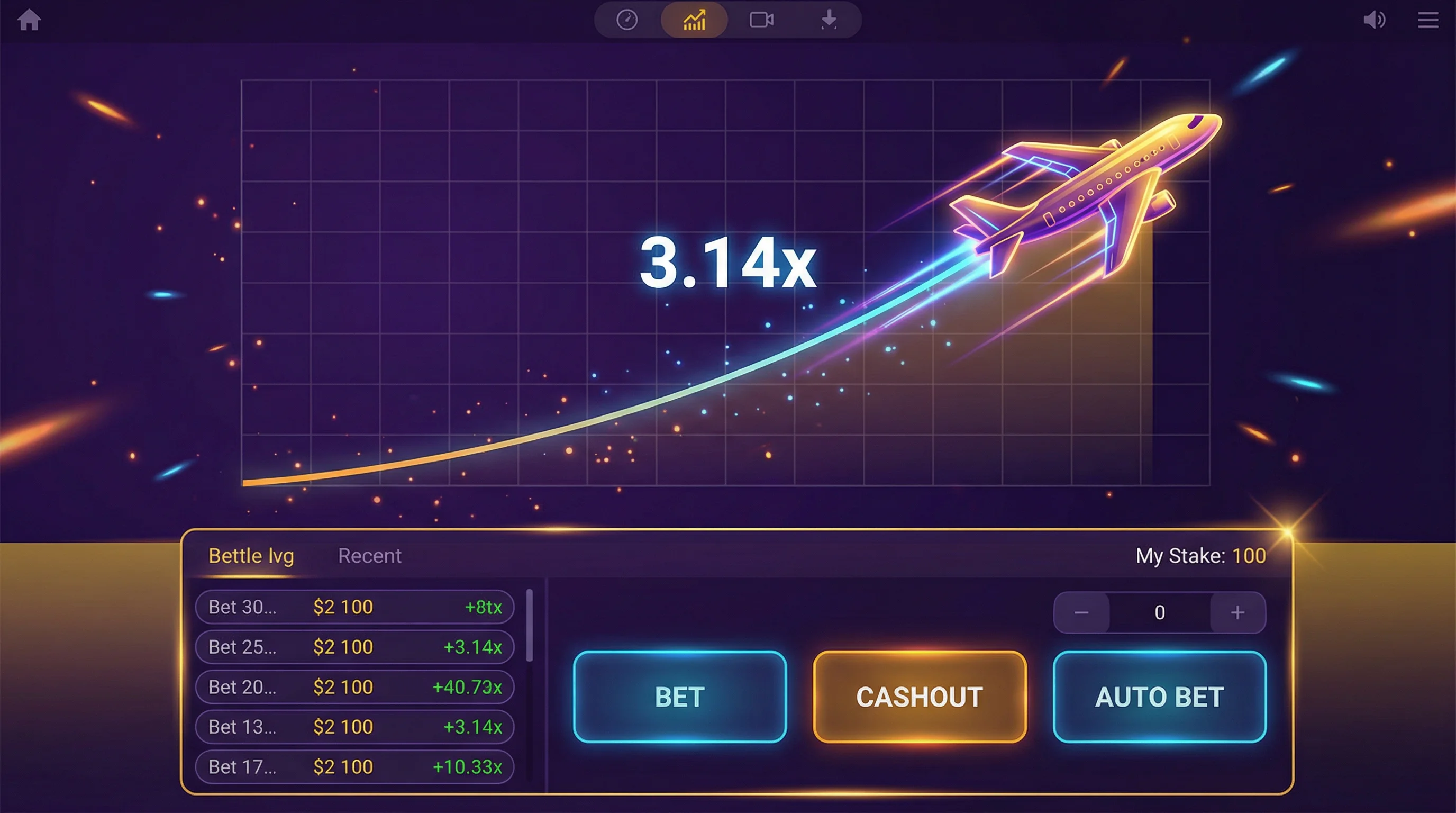Open the Bettle lvg tab
Screen dimensions: 1456x813
[x=251, y=556]
